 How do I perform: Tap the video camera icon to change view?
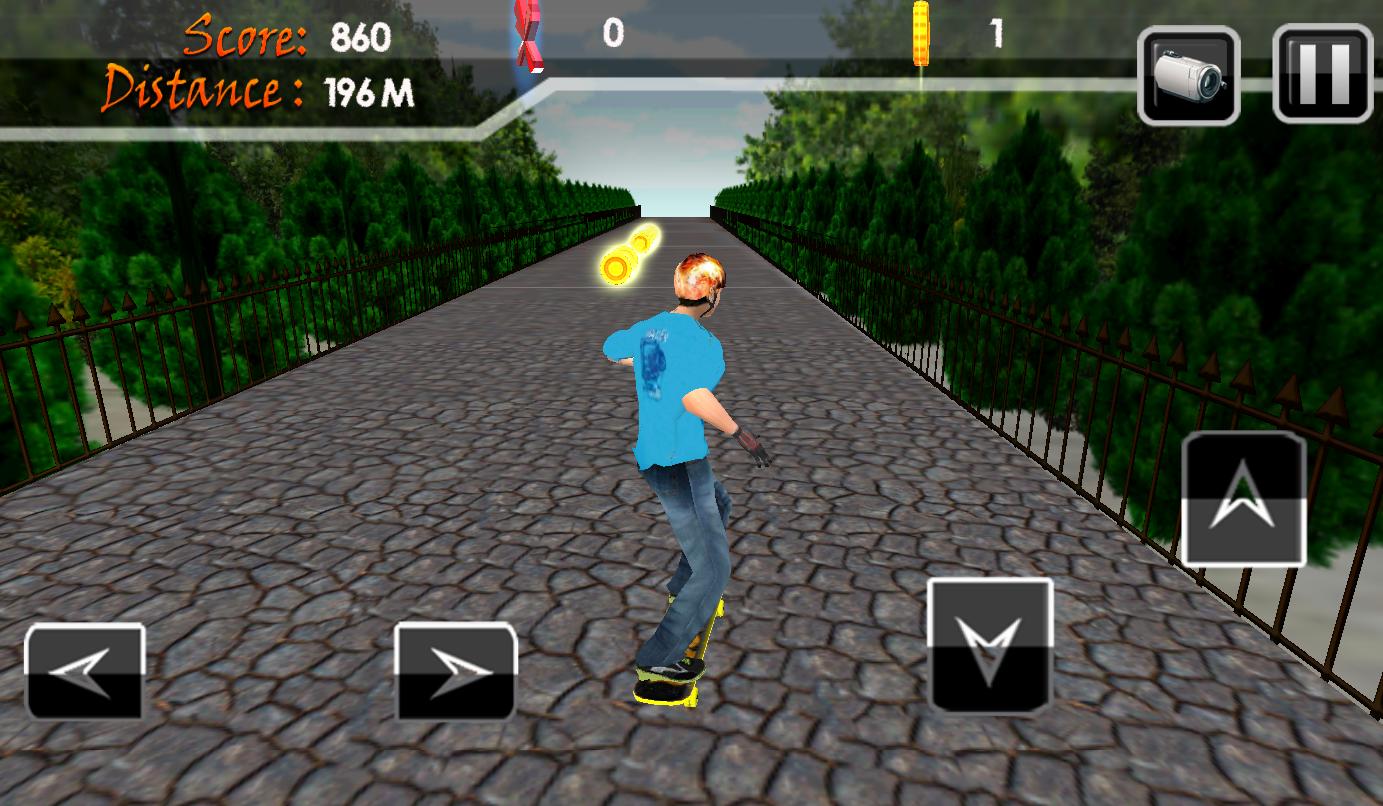point(1188,74)
